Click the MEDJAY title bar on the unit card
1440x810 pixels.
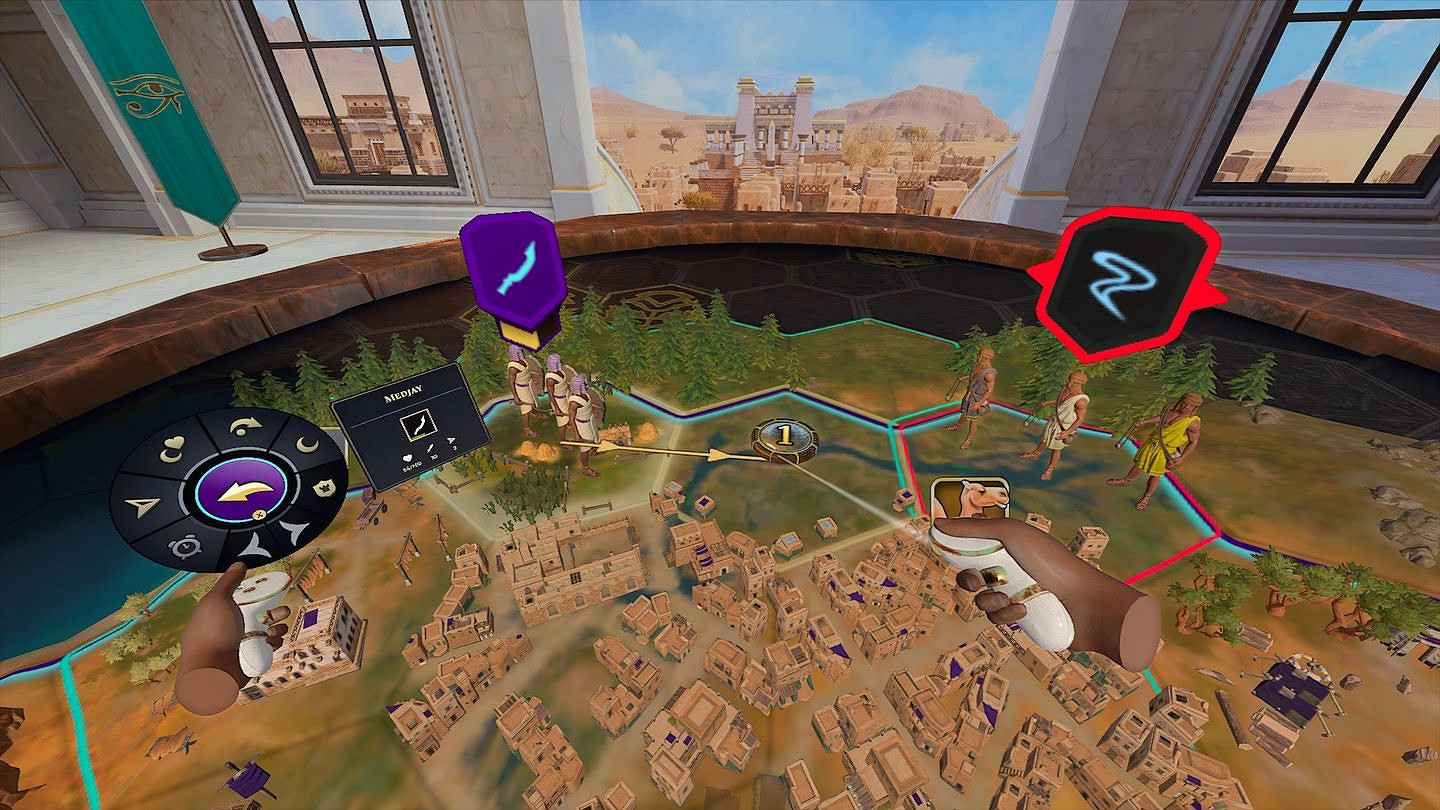(403, 391)
